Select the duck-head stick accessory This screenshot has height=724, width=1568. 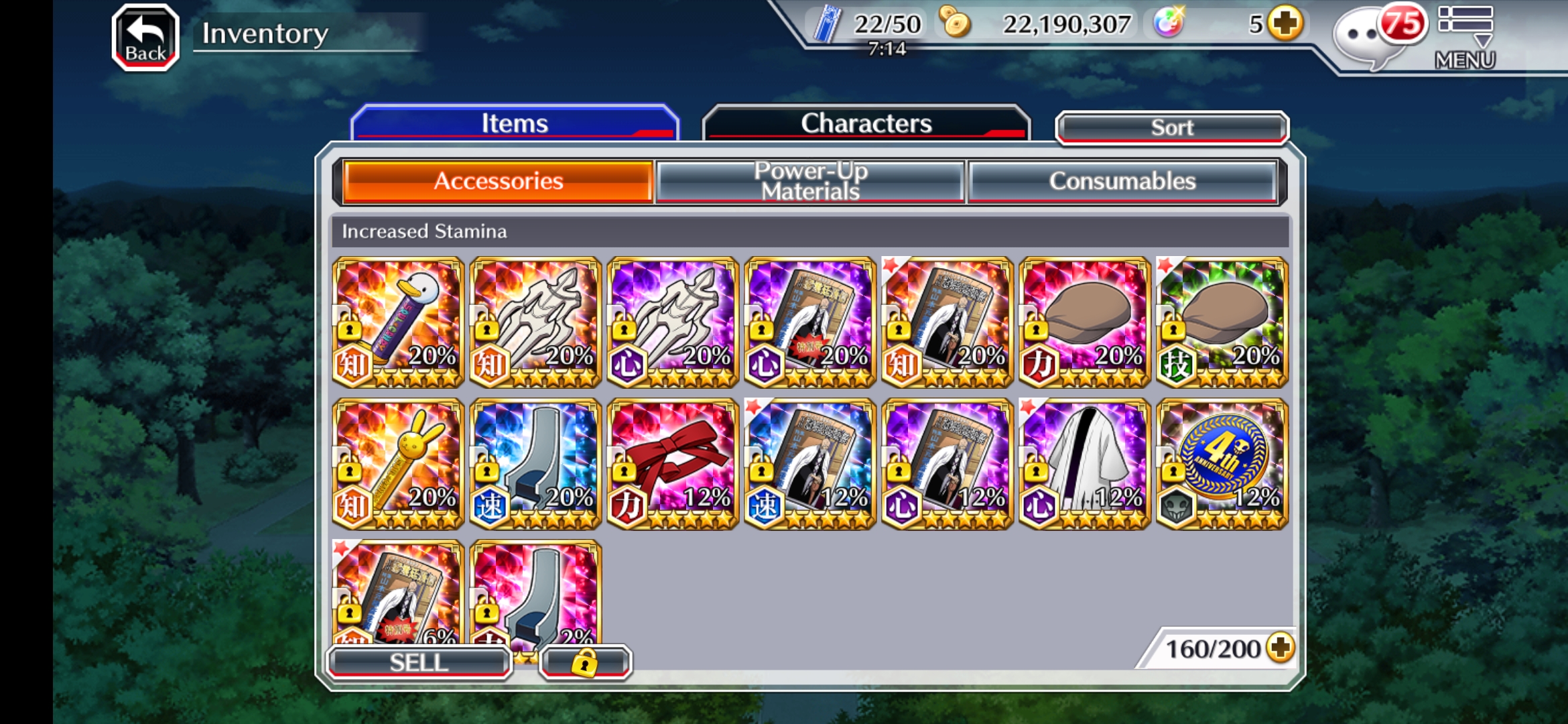(x=398, y=322)
